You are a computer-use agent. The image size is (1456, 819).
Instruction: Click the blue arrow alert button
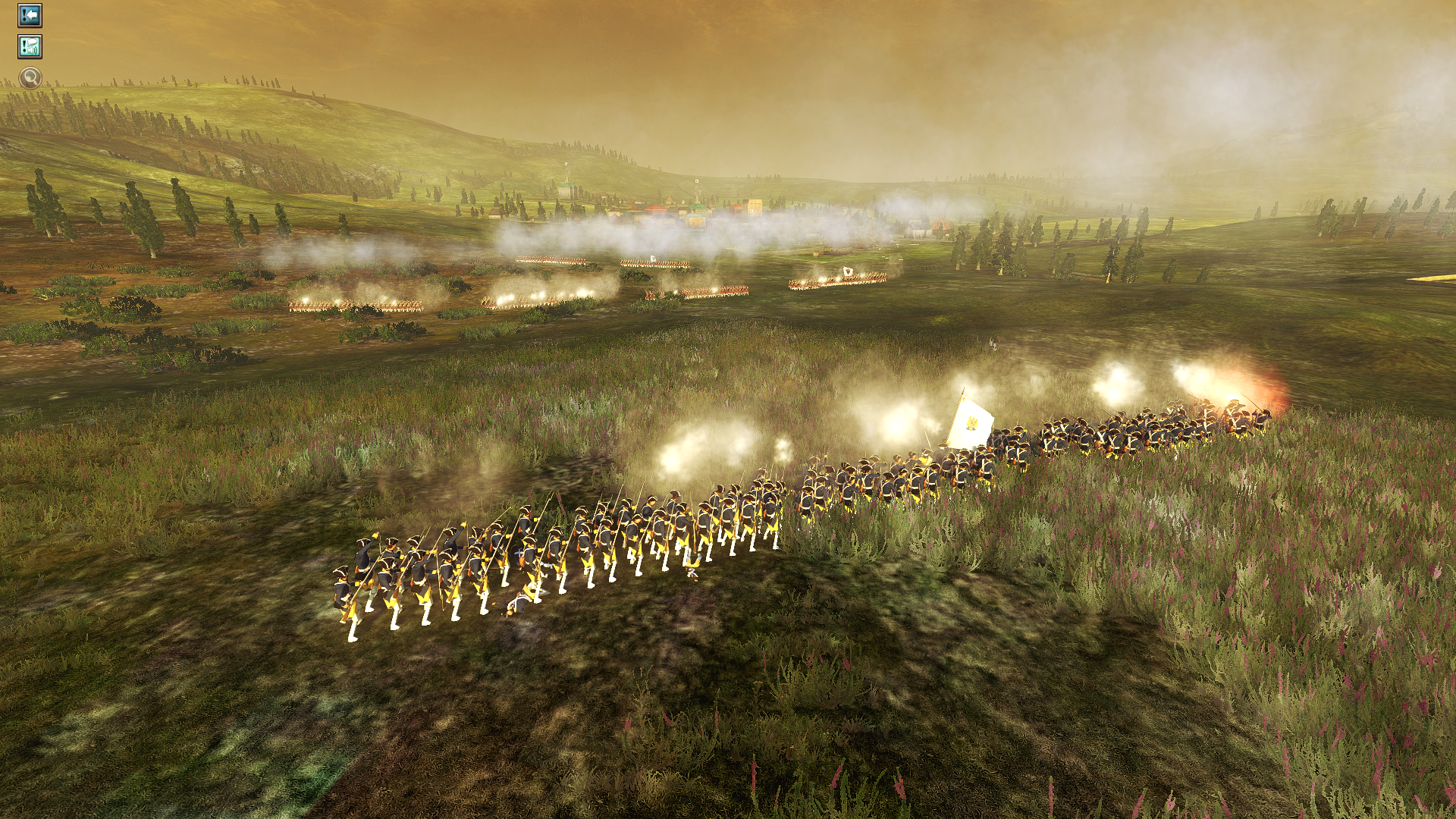pos(30,15)
